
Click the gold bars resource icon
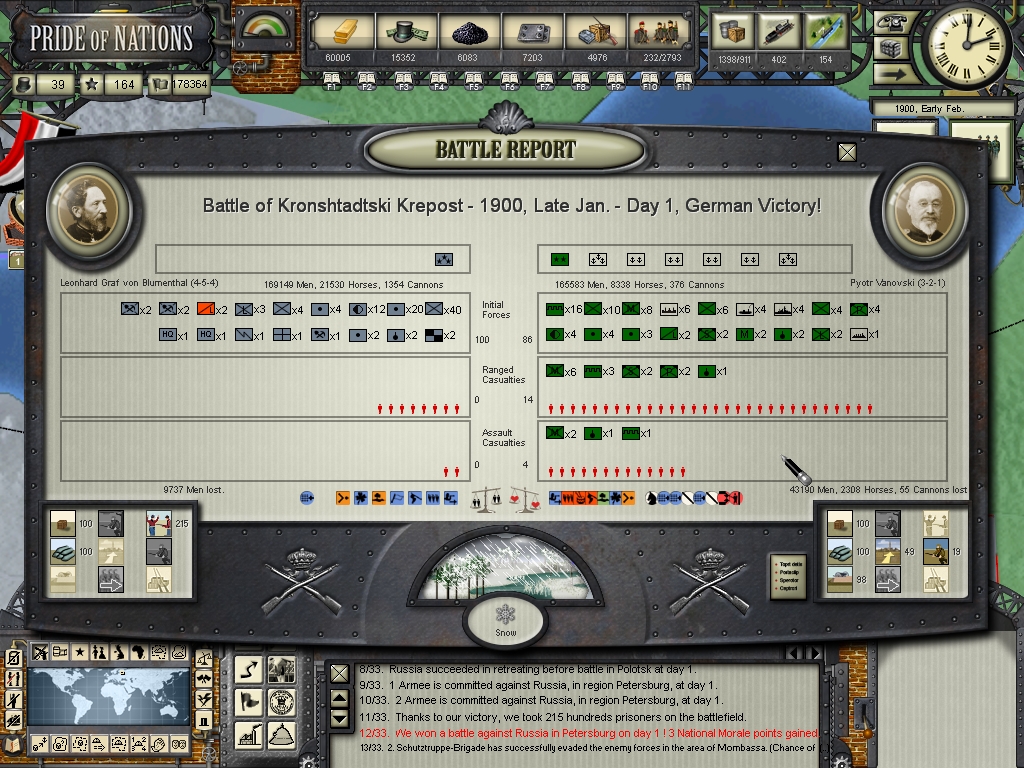[x=336, y=33]
